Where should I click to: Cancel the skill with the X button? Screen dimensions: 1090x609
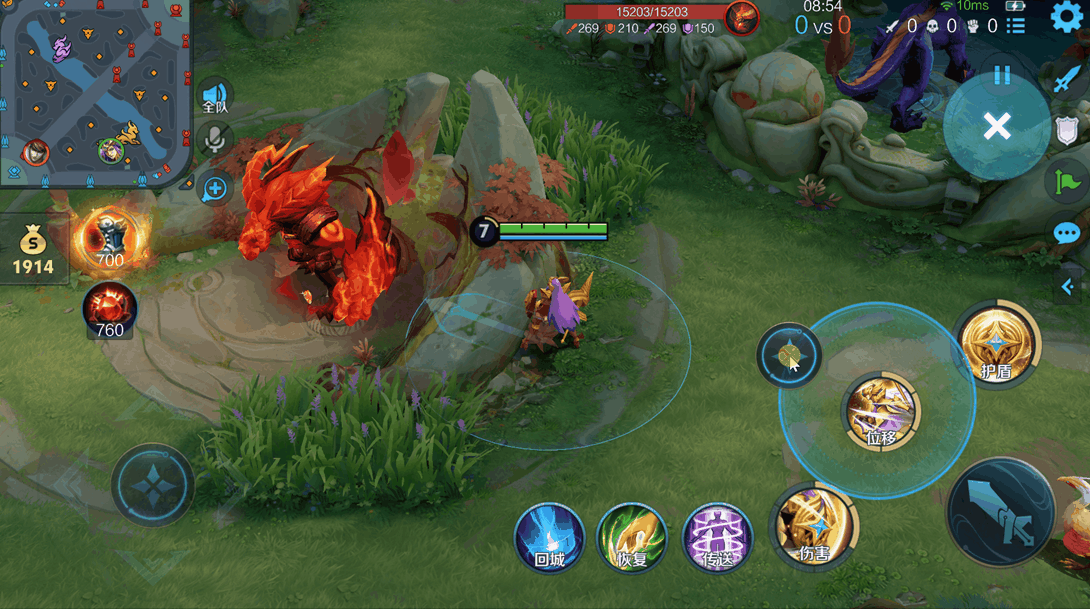996,126
